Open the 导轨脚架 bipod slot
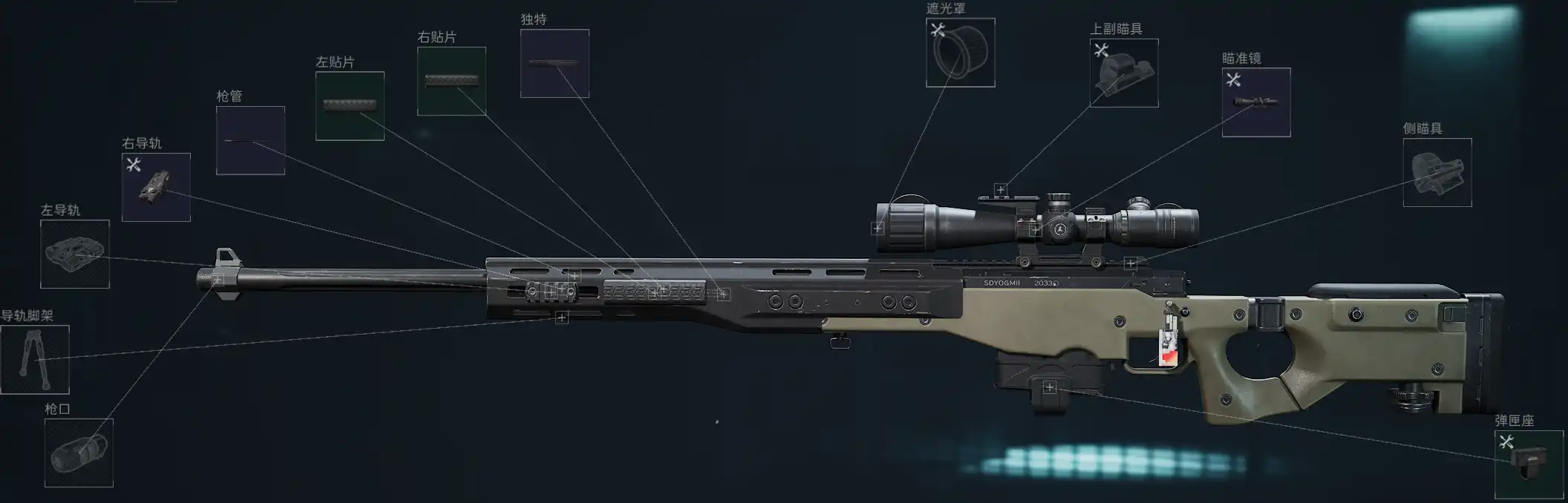Screen dimensions: 1568x503 pyautogui.click(x=35, y=359)
